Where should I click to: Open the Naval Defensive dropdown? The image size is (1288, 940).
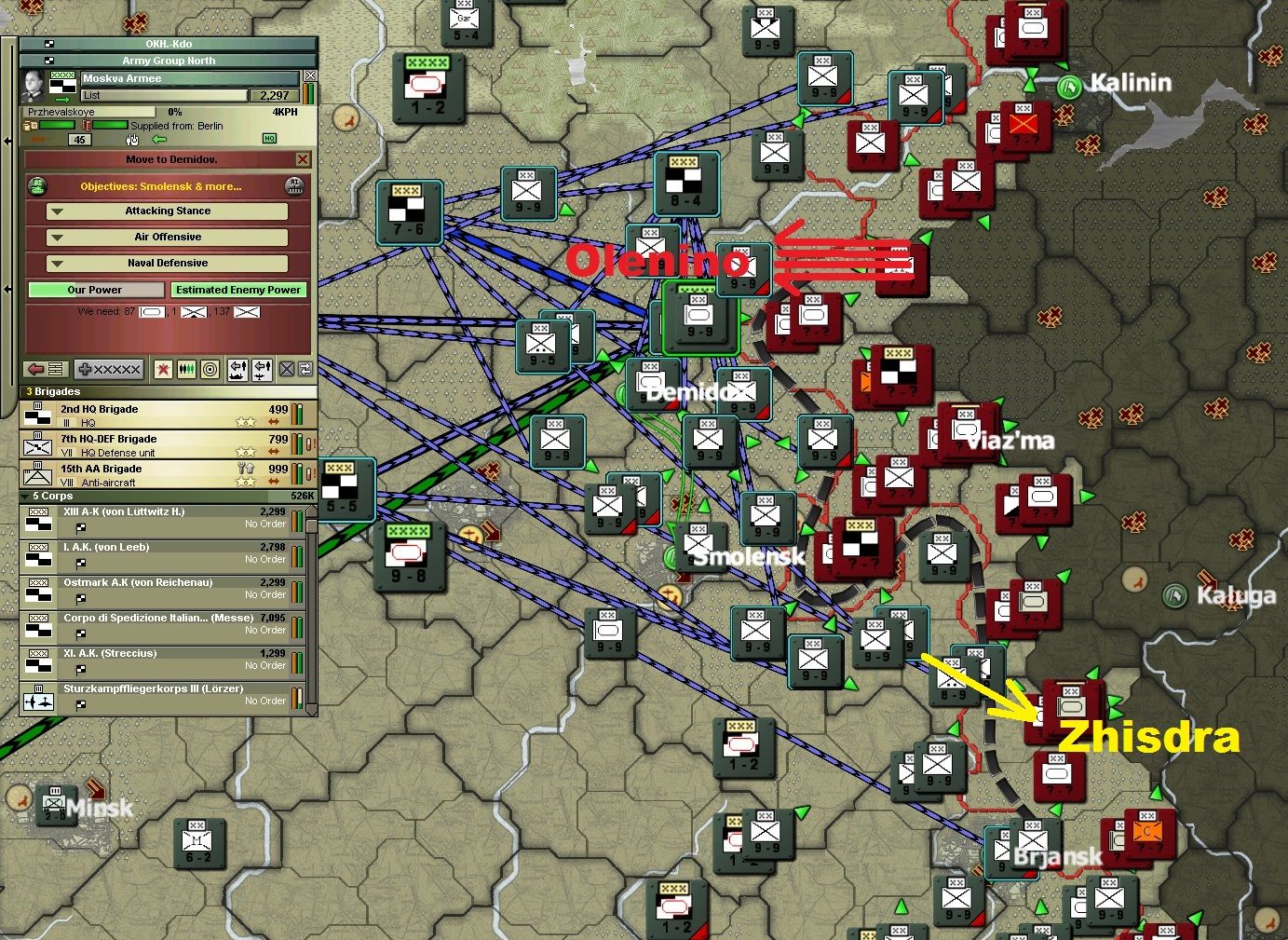[x=168, y=264]
